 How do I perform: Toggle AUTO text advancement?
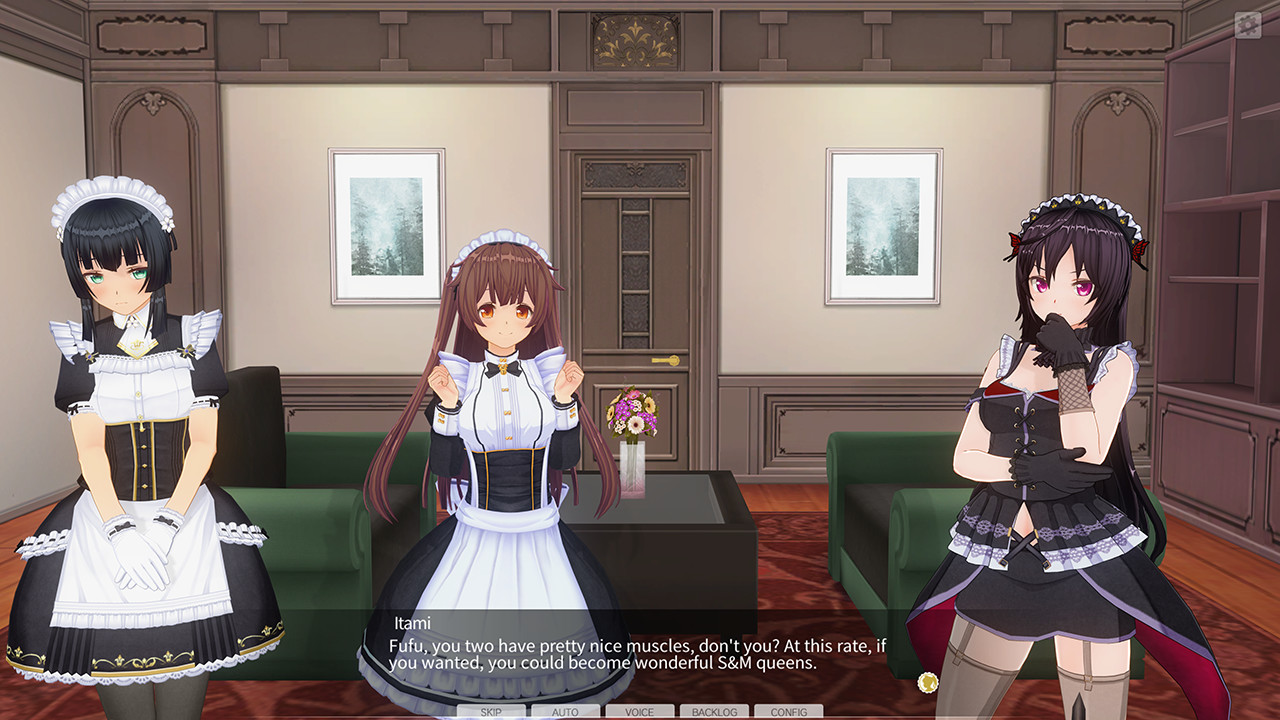[x=565, y=711]
